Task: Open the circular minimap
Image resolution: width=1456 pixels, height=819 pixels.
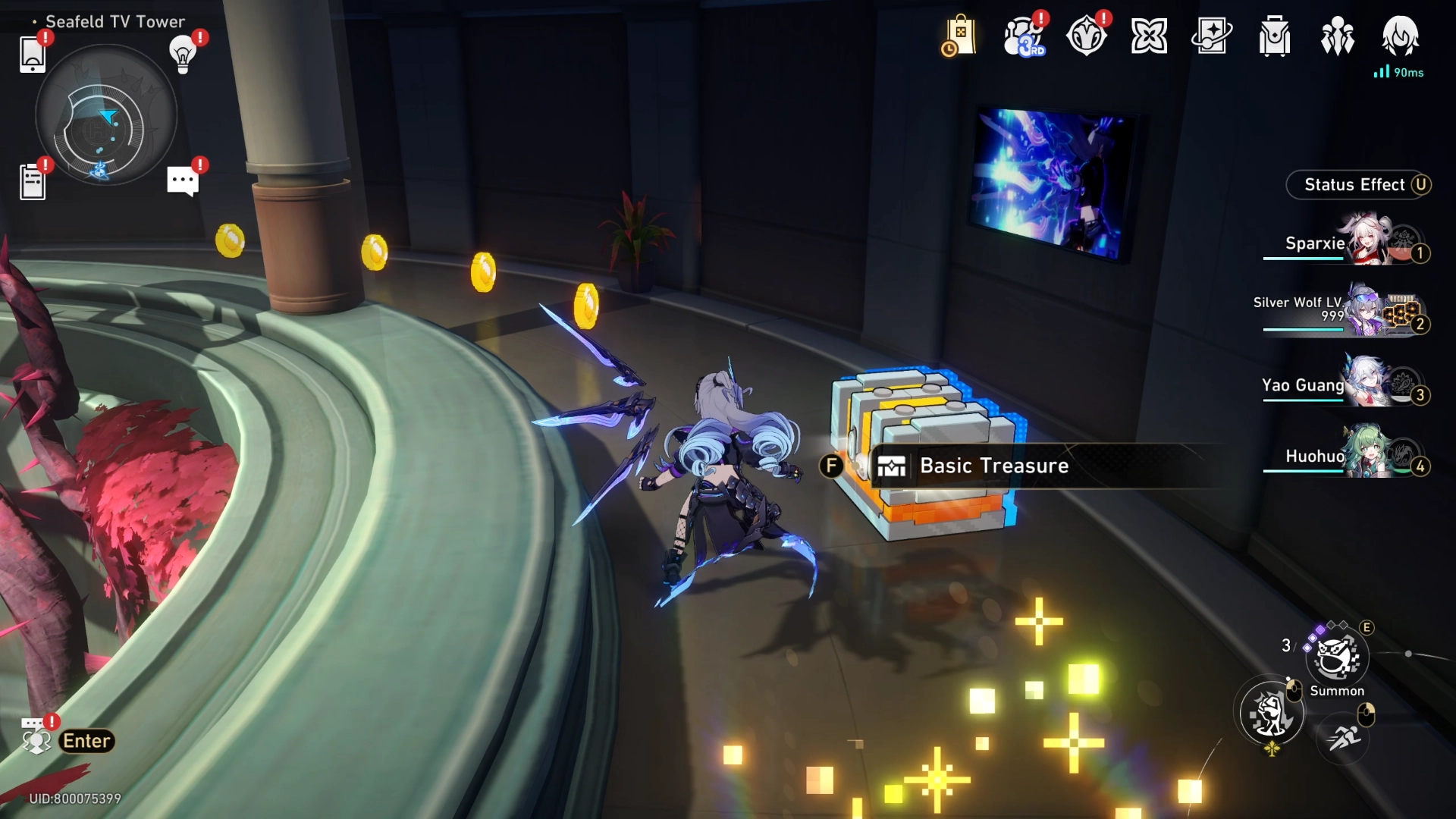Action: (x=105, y=116)
